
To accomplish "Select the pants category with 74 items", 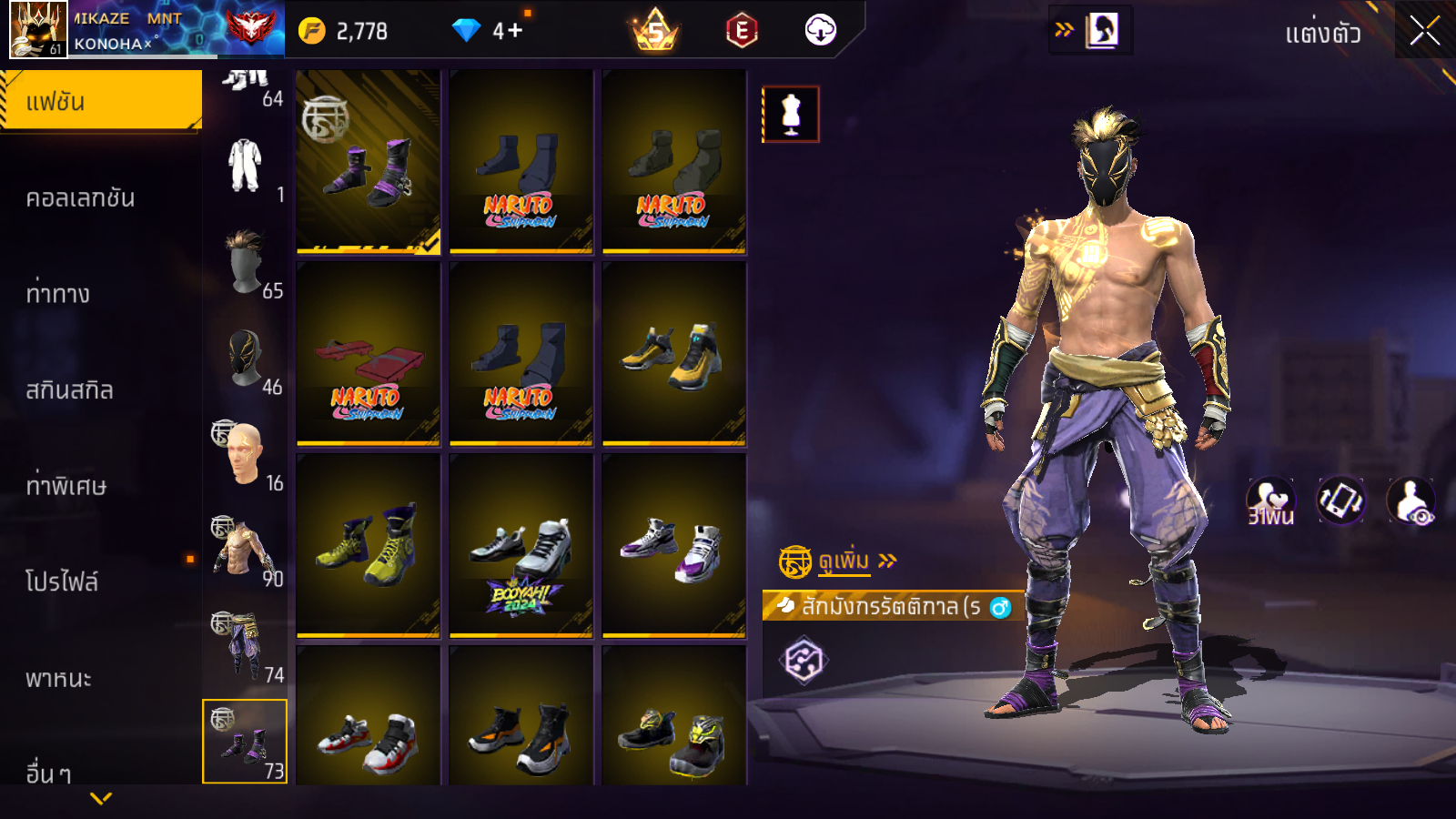I will pos(246,648).
